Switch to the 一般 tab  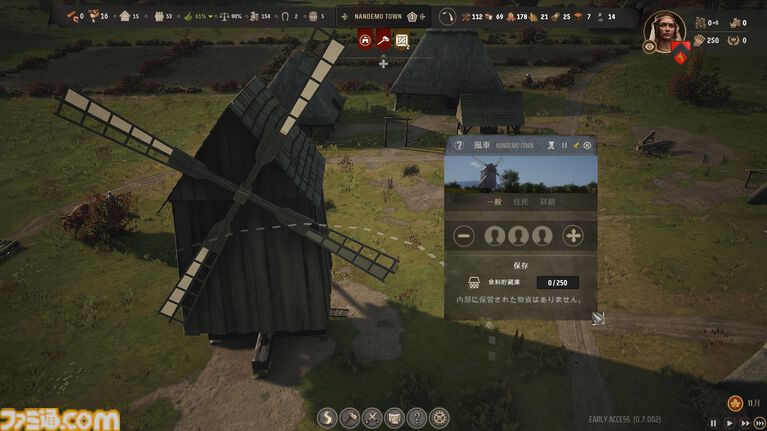tap(494, 201)
